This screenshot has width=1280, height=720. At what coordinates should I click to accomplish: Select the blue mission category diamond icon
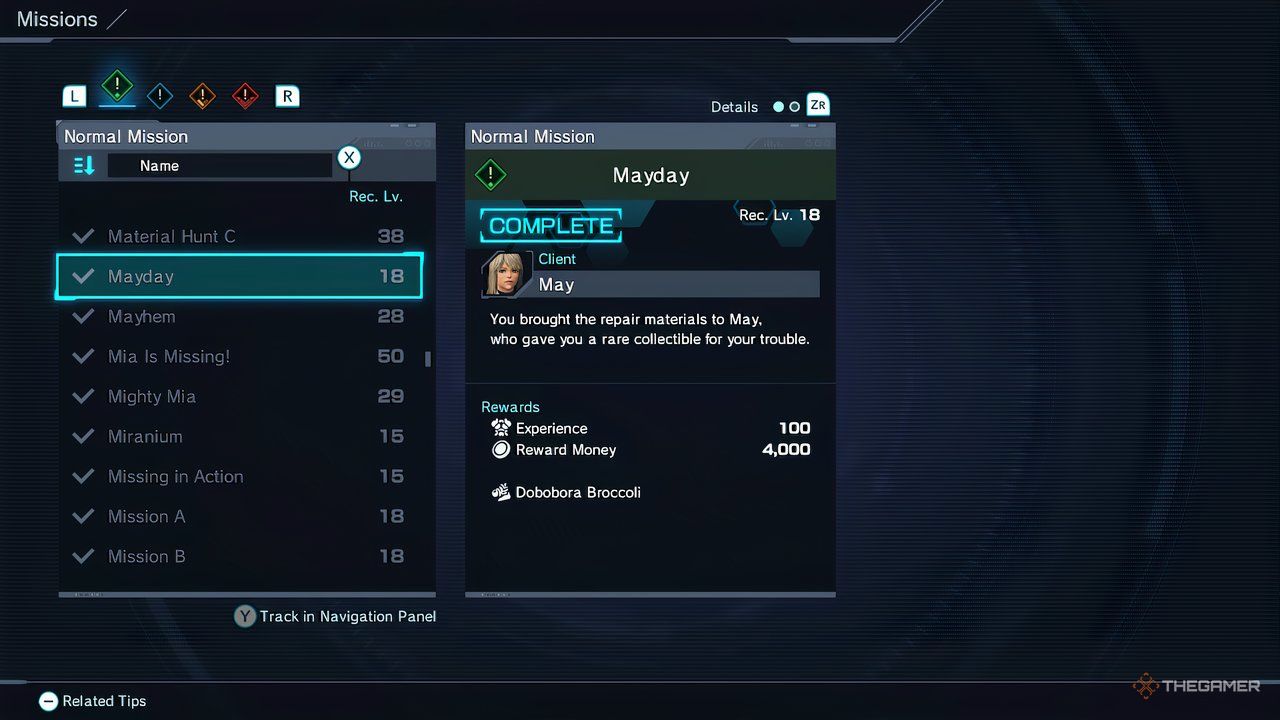point(159,95)
